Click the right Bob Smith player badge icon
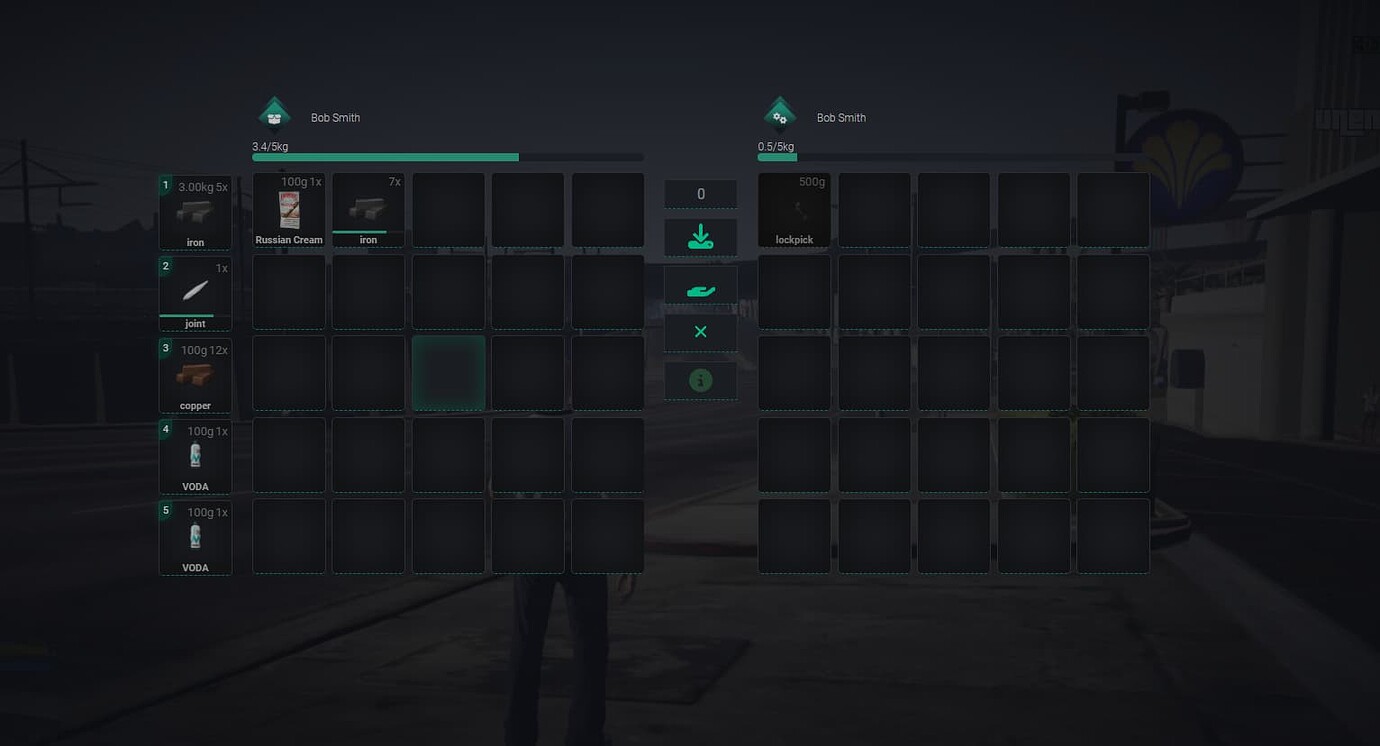The width and height of the screenshot is (1380, 746). (779, 113)
